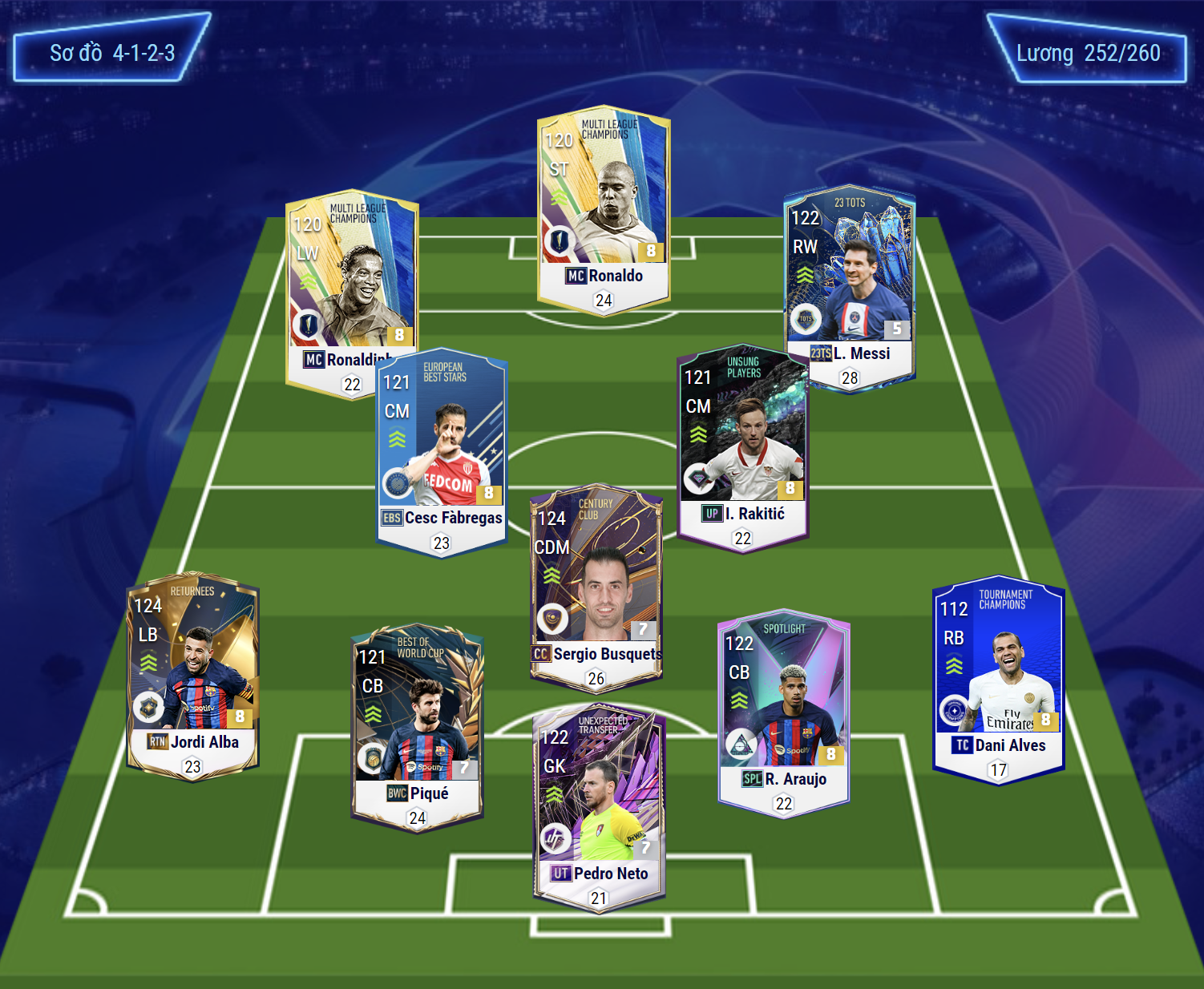This screenshot has height=989, width=1204.
Task: Select Cesc Fàbregas midfielder card
Action: click(x=441, y=453)
